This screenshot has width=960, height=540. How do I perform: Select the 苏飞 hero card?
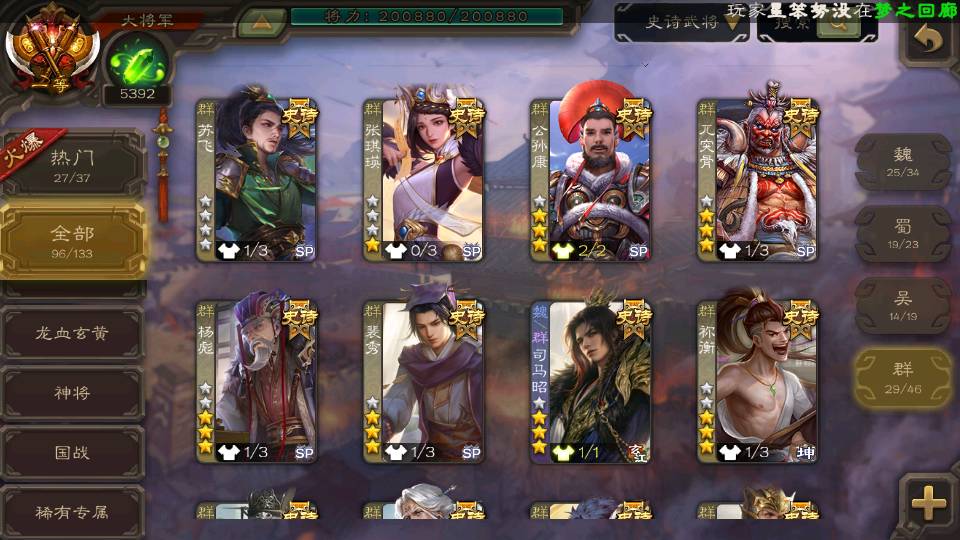[x=256, y=180]
